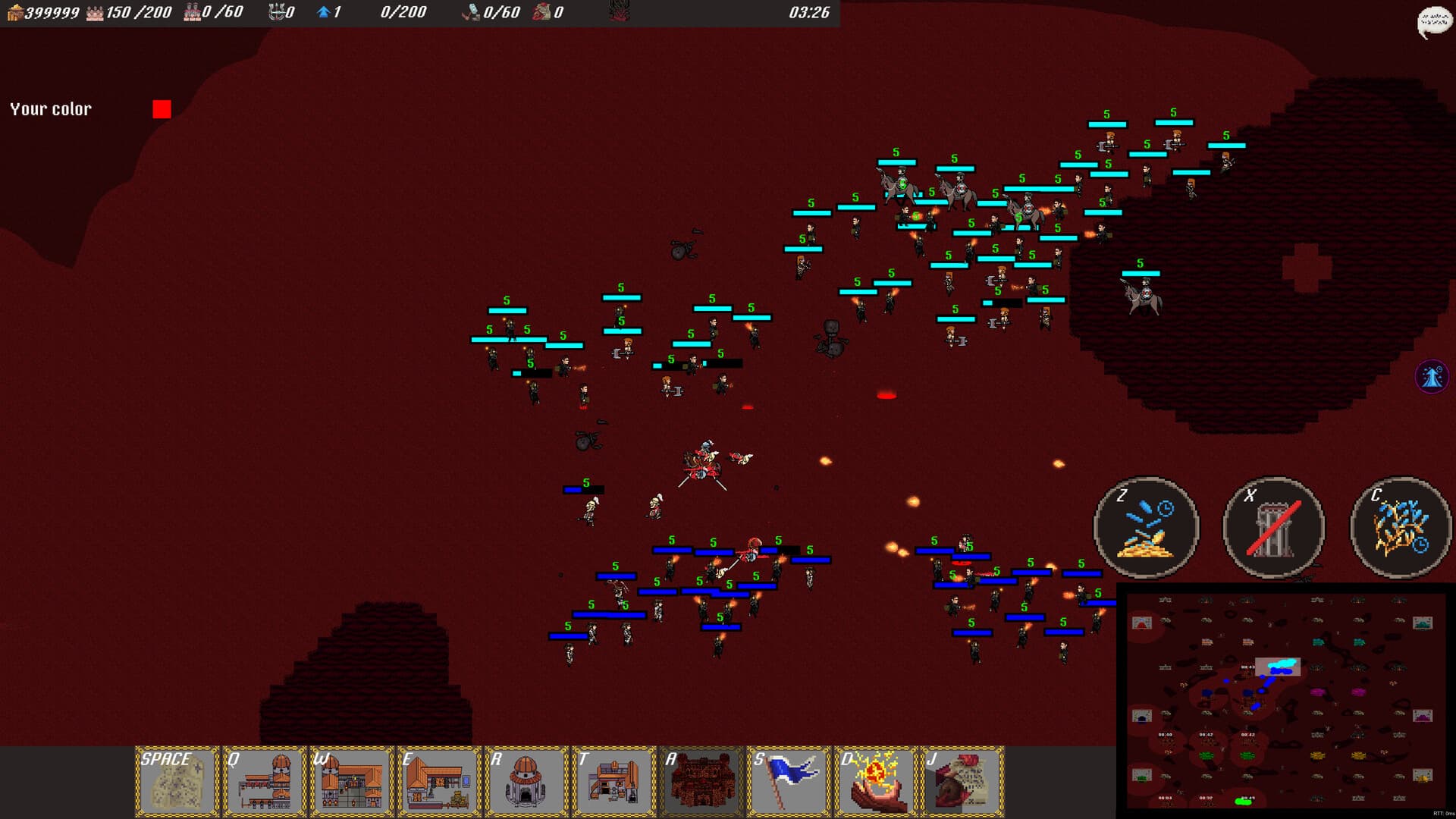Activate the Z gold income ability

pos(1147,529)
